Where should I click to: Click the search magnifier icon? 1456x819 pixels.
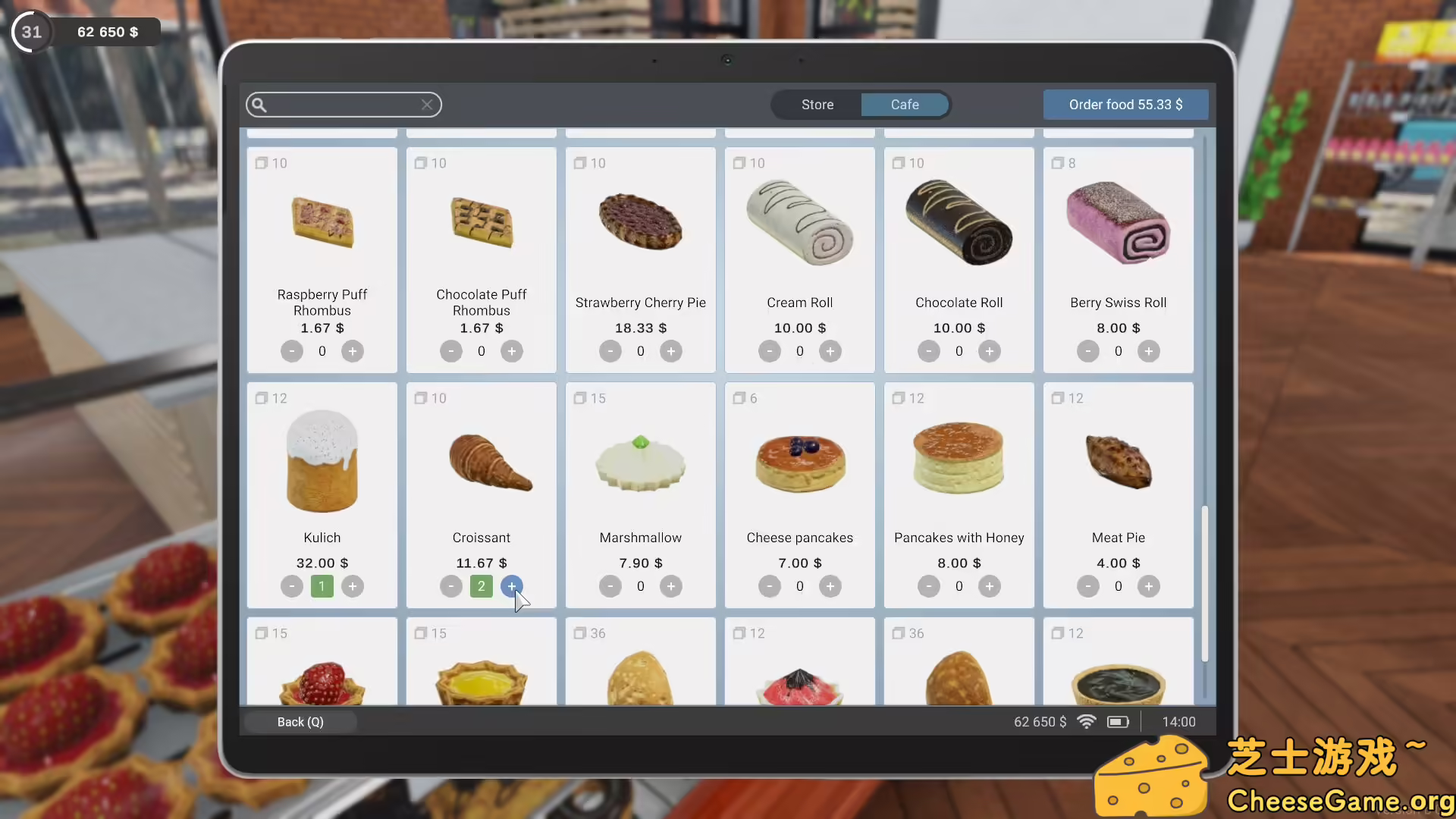(x=259, y=105)
